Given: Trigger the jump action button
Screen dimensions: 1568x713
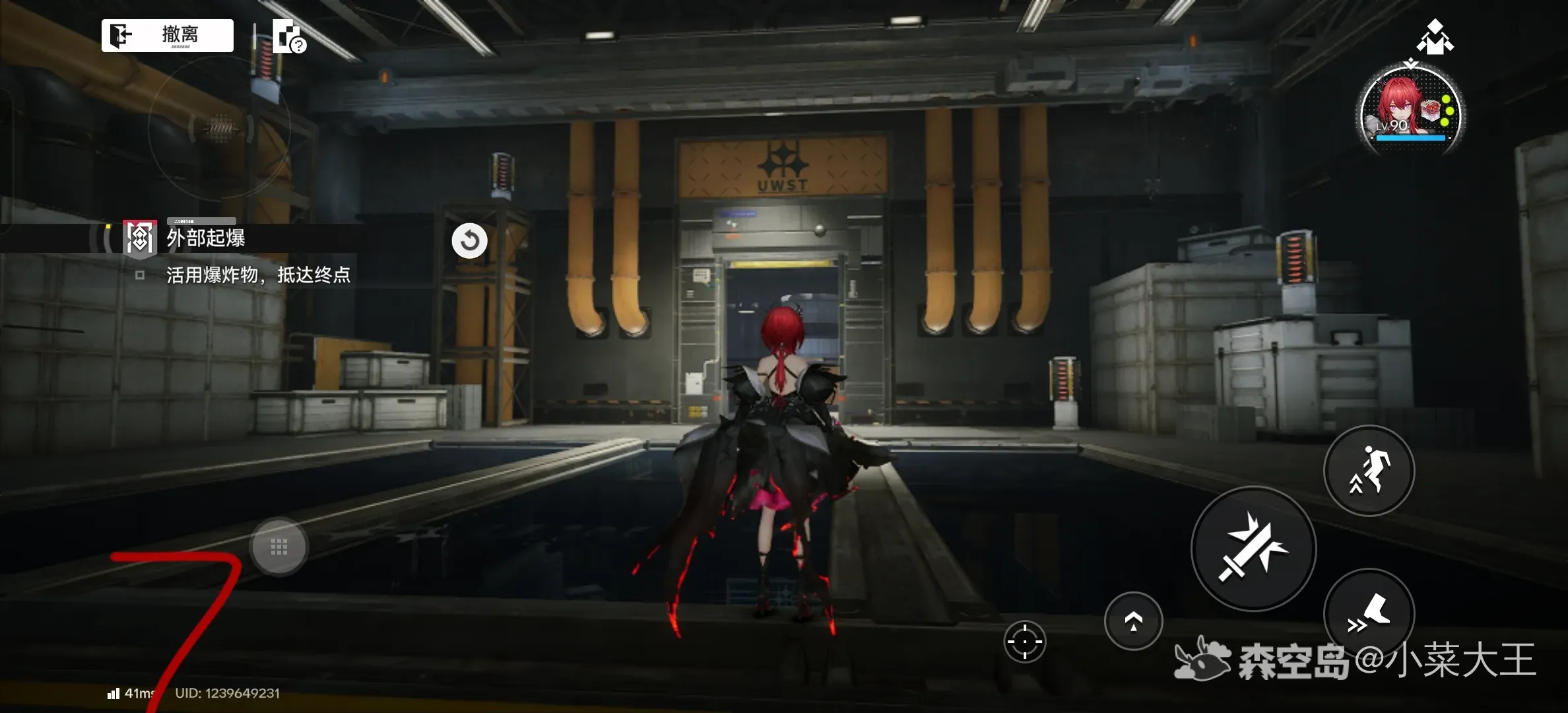Looking at the screenshot, I should click(x=1369, y=470).
